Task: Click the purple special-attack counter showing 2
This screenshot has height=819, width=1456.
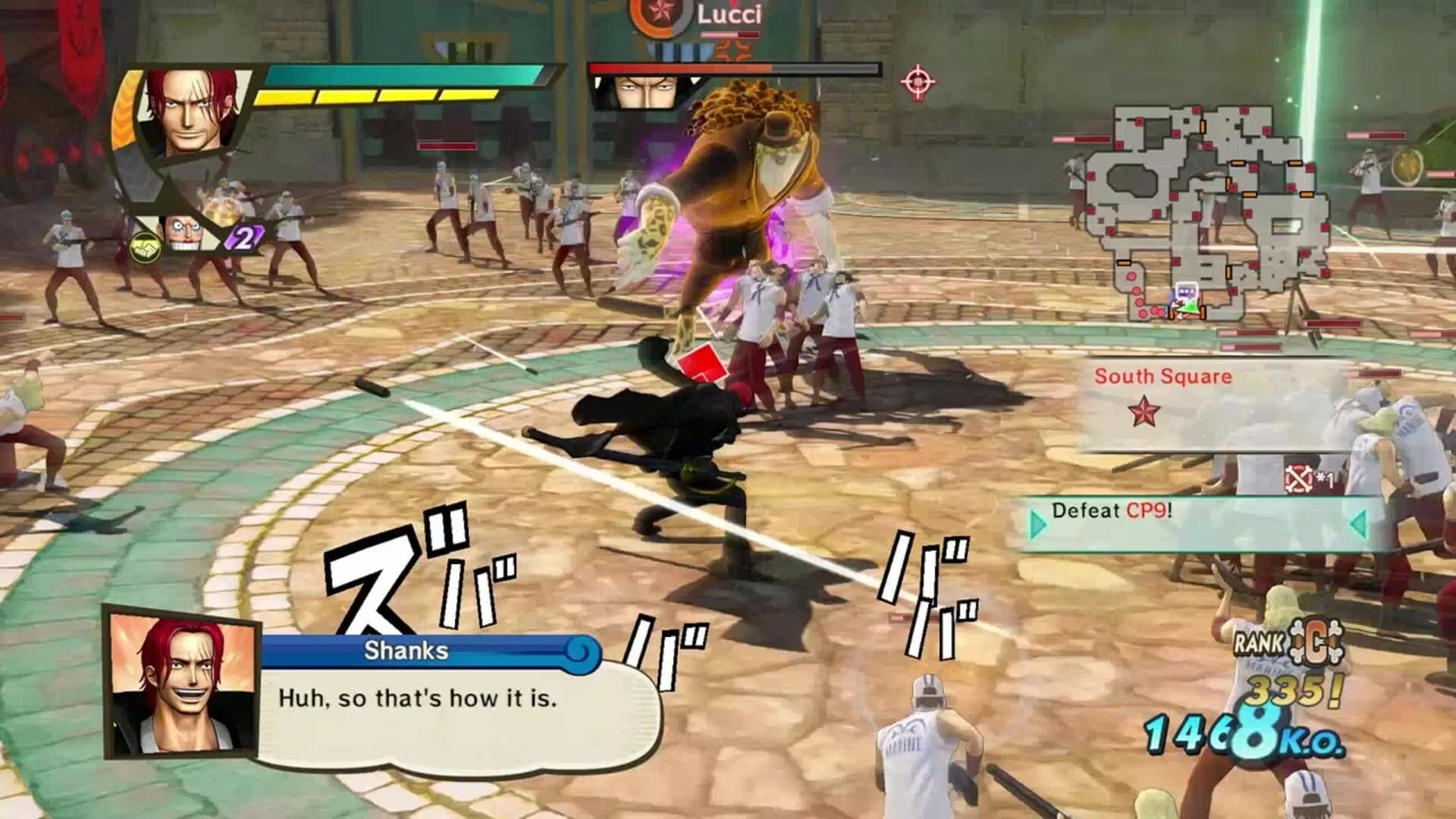Action: click(x=241, y=240)
